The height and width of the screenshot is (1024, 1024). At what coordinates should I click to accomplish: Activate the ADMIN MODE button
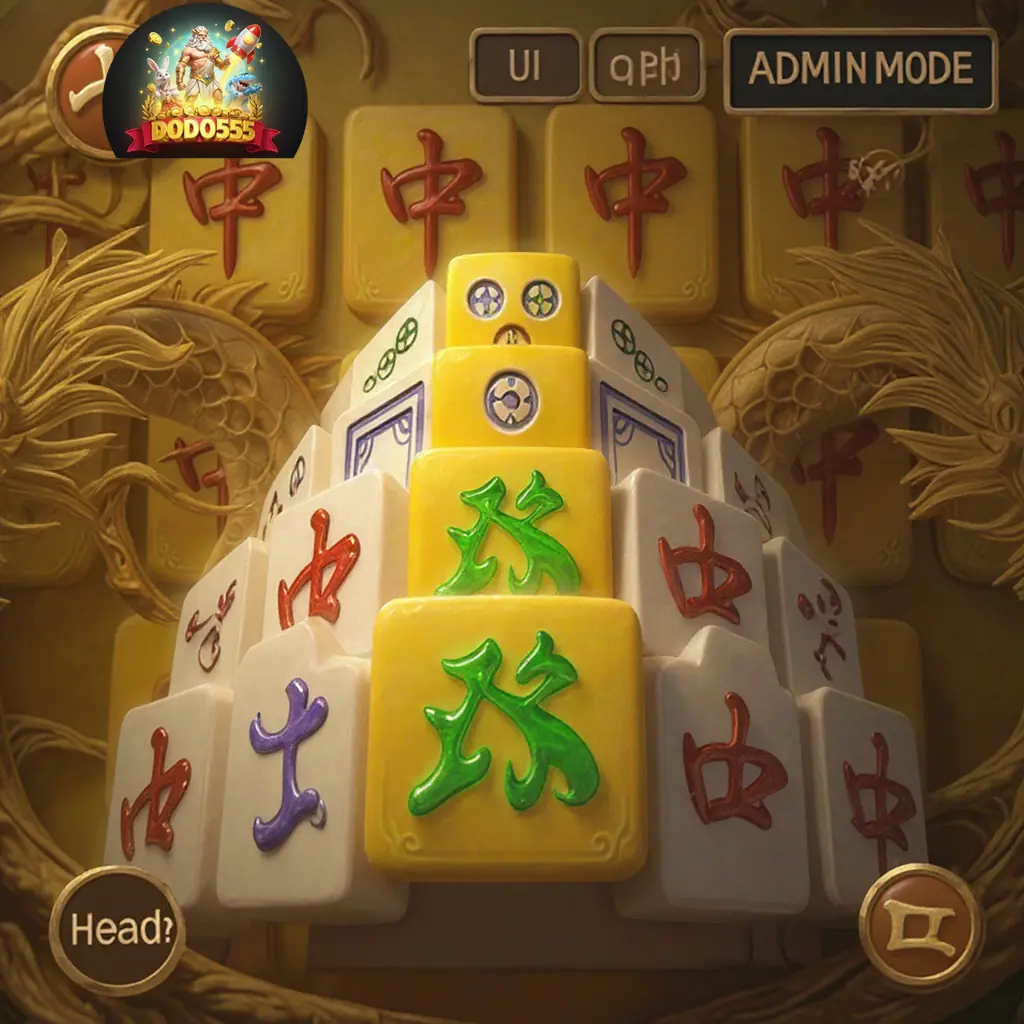click(860, 69)
